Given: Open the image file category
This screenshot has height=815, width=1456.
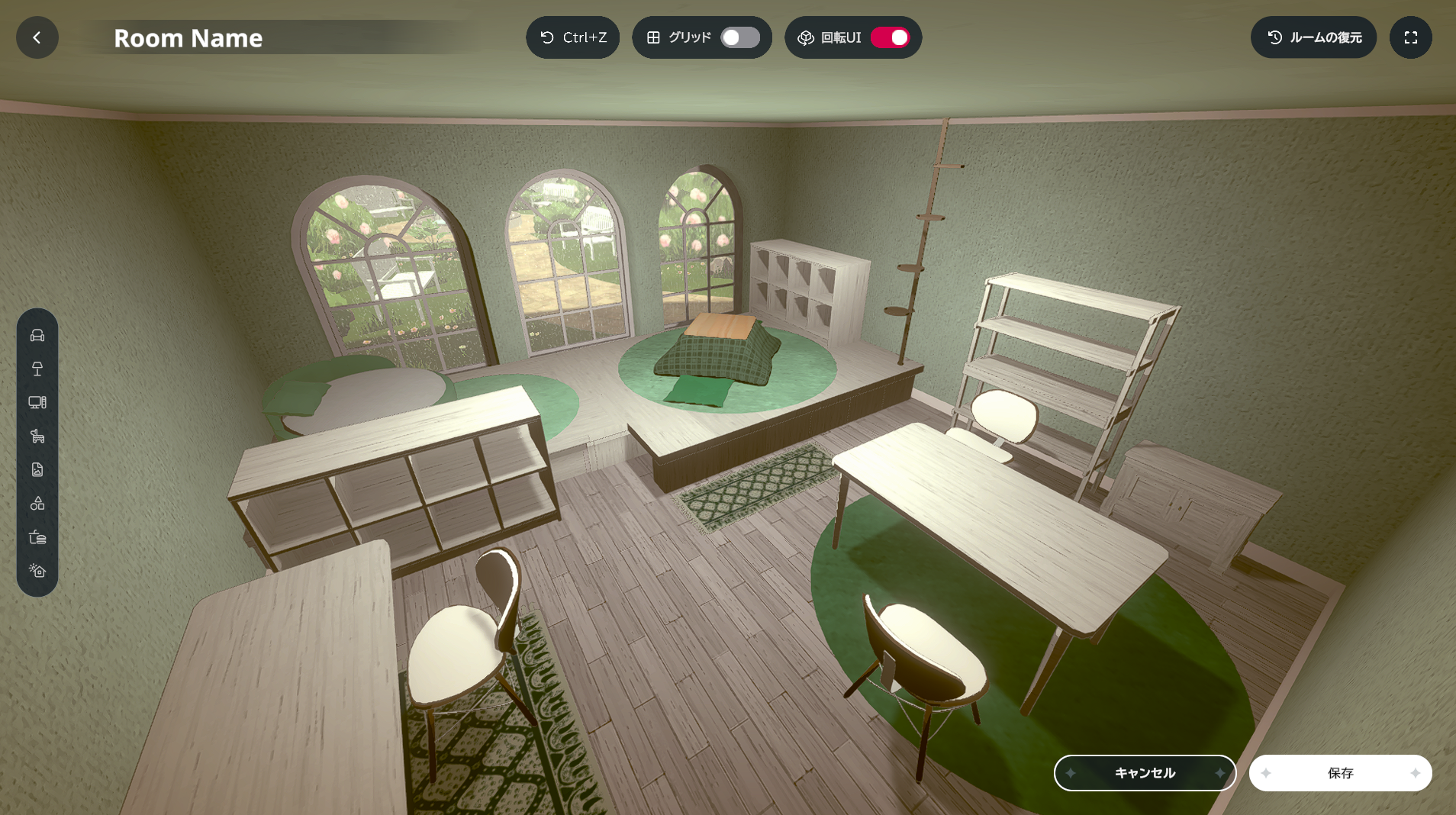Looking at the screenshot, I should [37, 470].
